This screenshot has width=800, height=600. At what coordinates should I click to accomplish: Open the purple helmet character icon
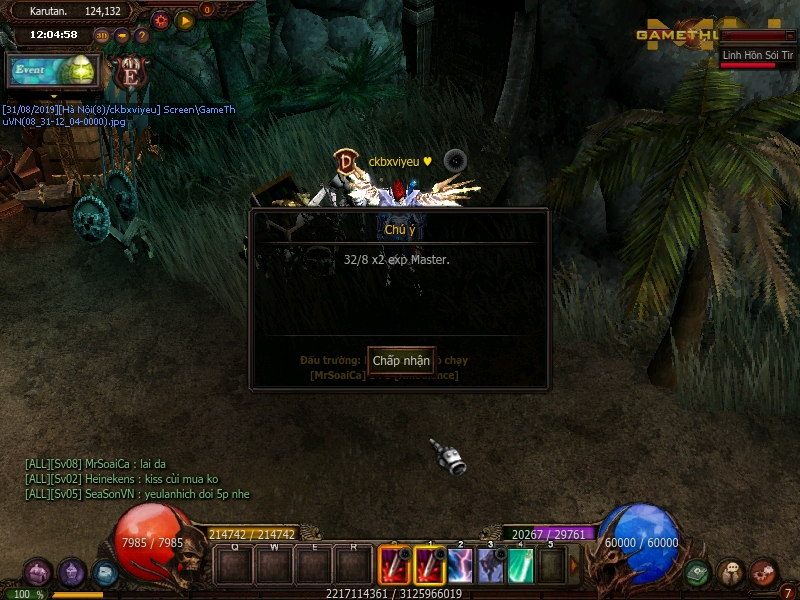coord(72,573)
